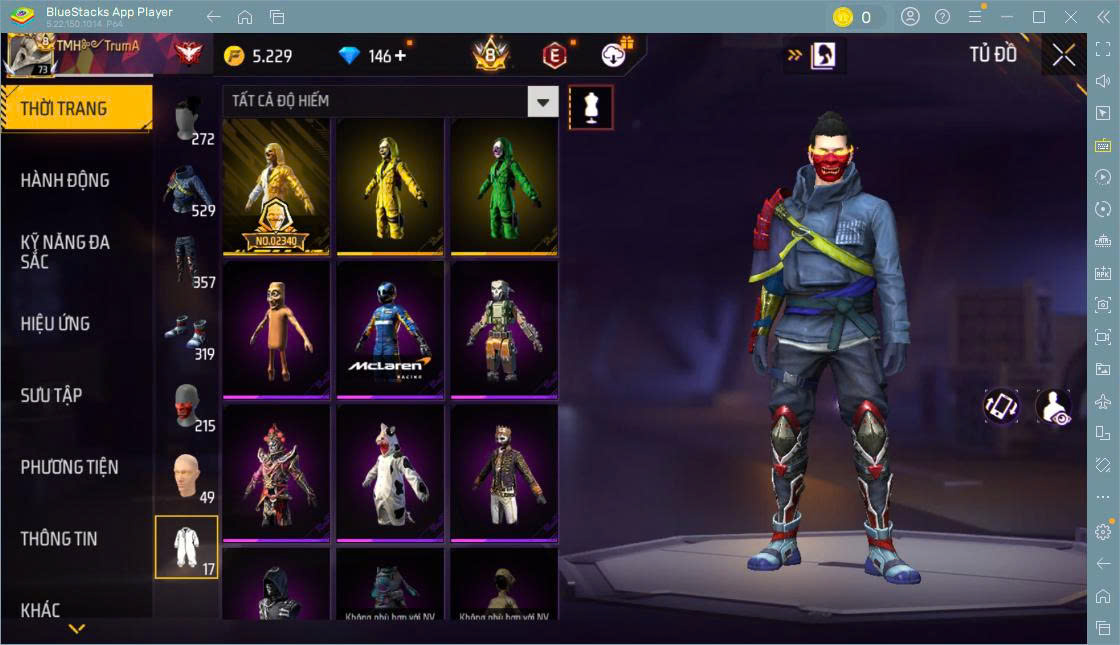This screenshot has width=1120, height=645.
Task: Choose the green hooded suit outfit
Action: click(x=502, y=186)
